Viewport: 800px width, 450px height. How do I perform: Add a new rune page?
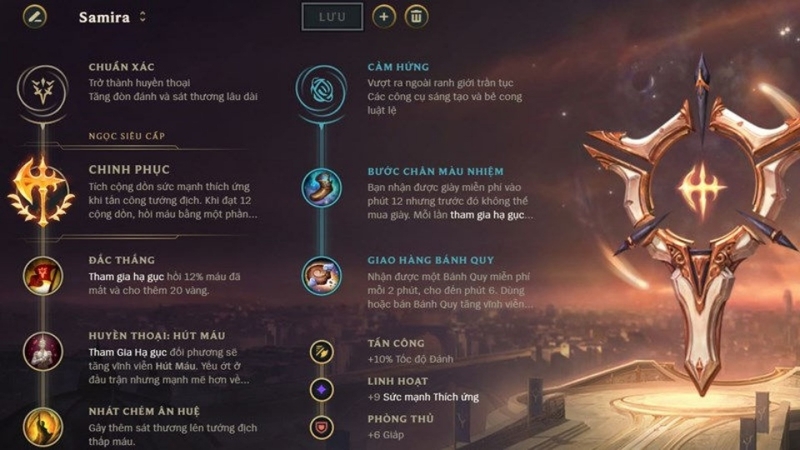(383, 17)
